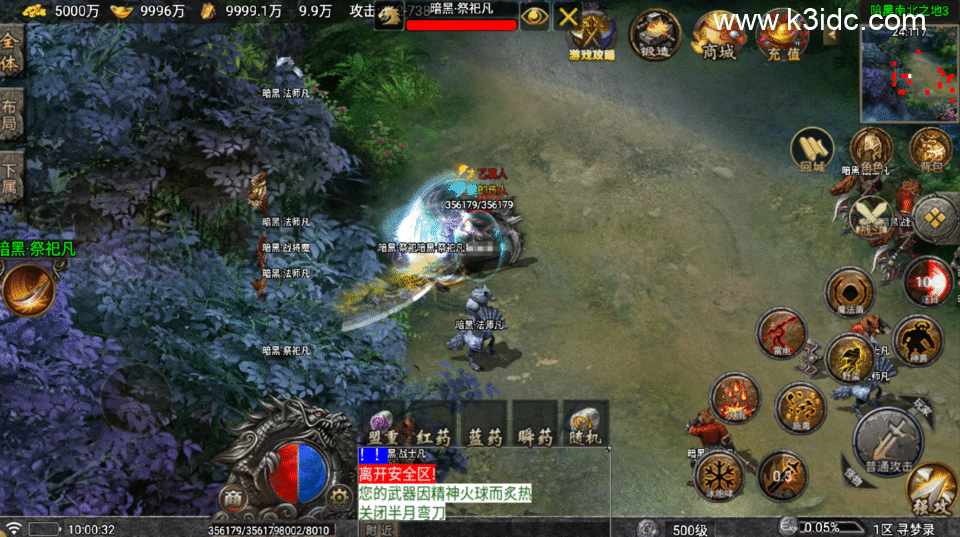Open the 充值 recharge menu
The width and height of the screenshot is (960, 537).
tap(782, 38)
